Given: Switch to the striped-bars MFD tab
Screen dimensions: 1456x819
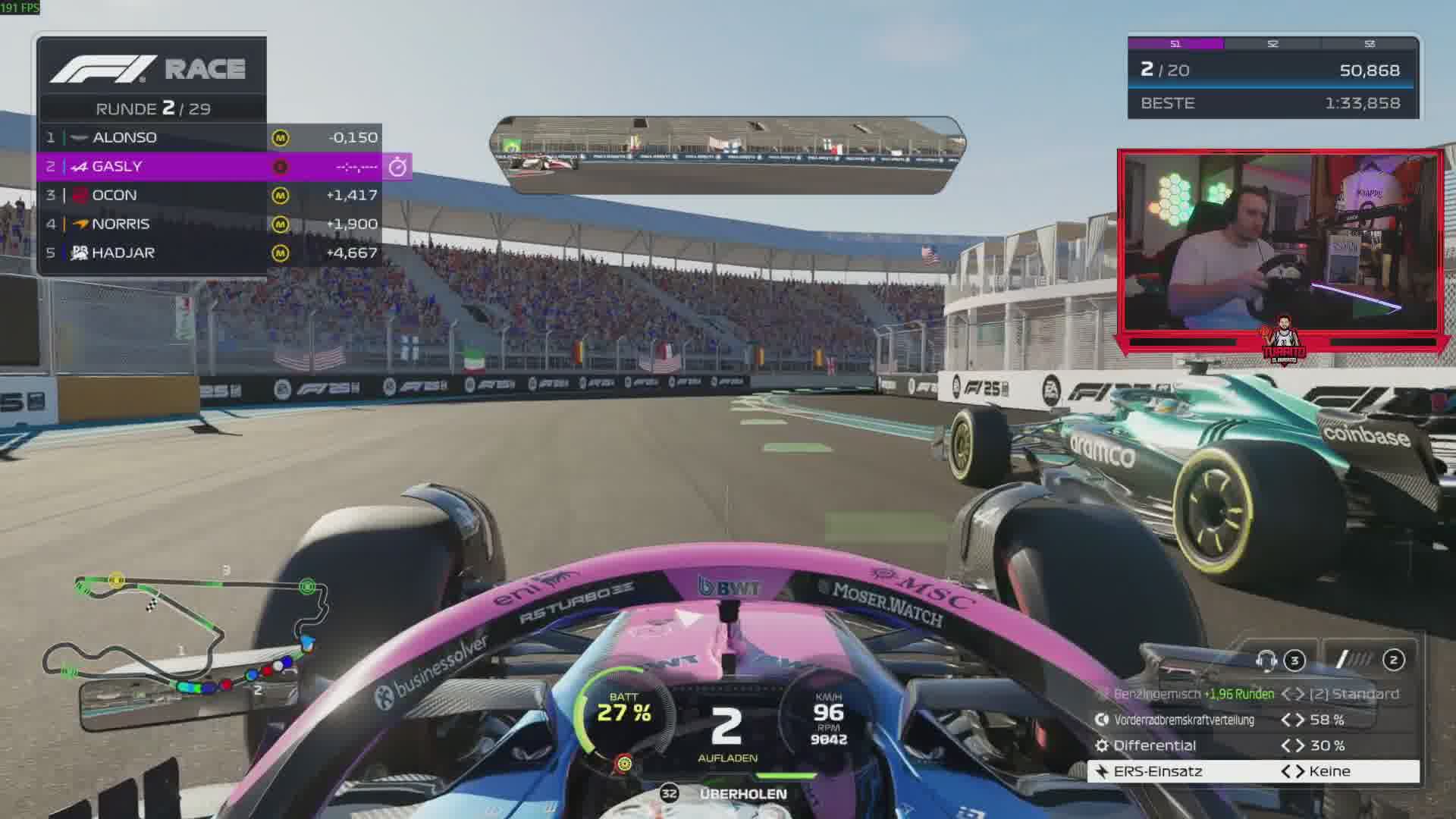Looking at the screenshot, I should point(1369,660).
